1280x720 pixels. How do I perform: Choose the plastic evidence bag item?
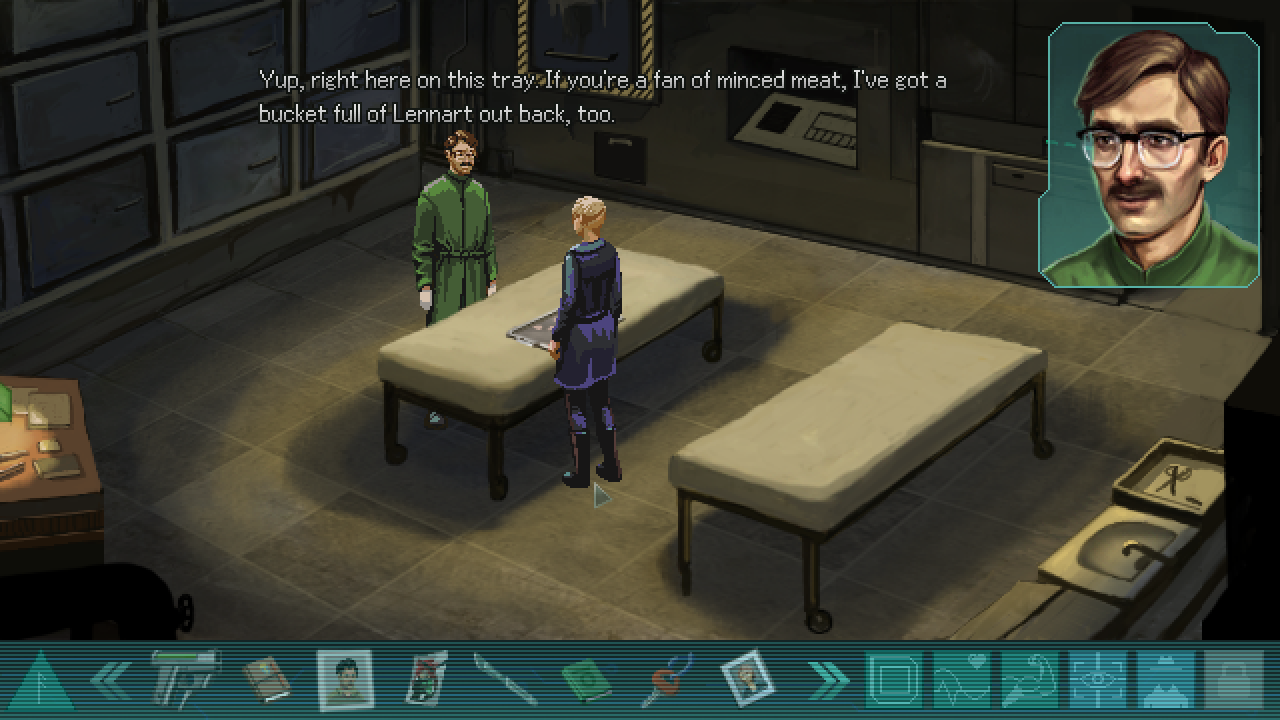428,680
